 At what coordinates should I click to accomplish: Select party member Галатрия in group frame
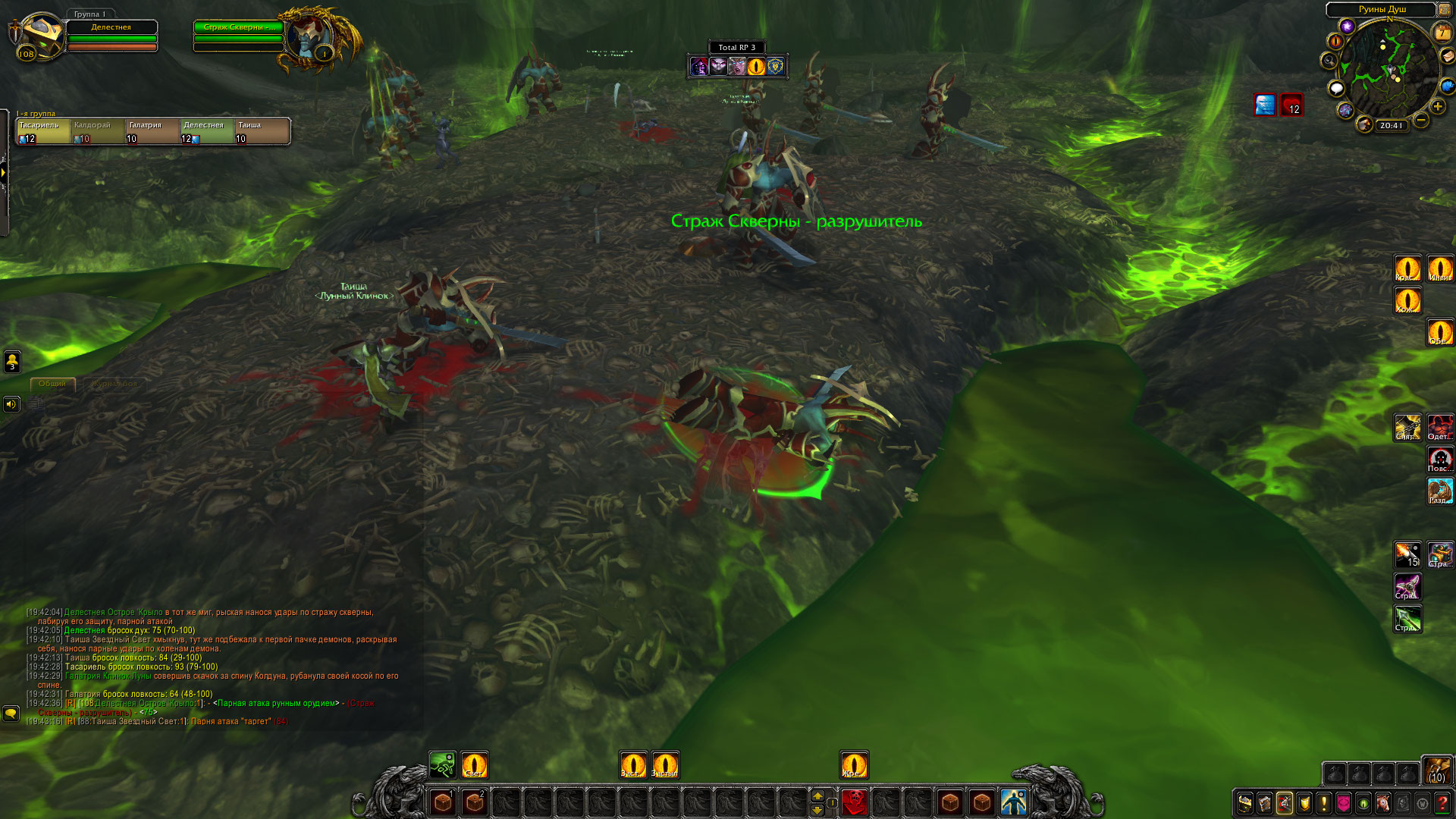pyautogui.click(x=152, y=131)
